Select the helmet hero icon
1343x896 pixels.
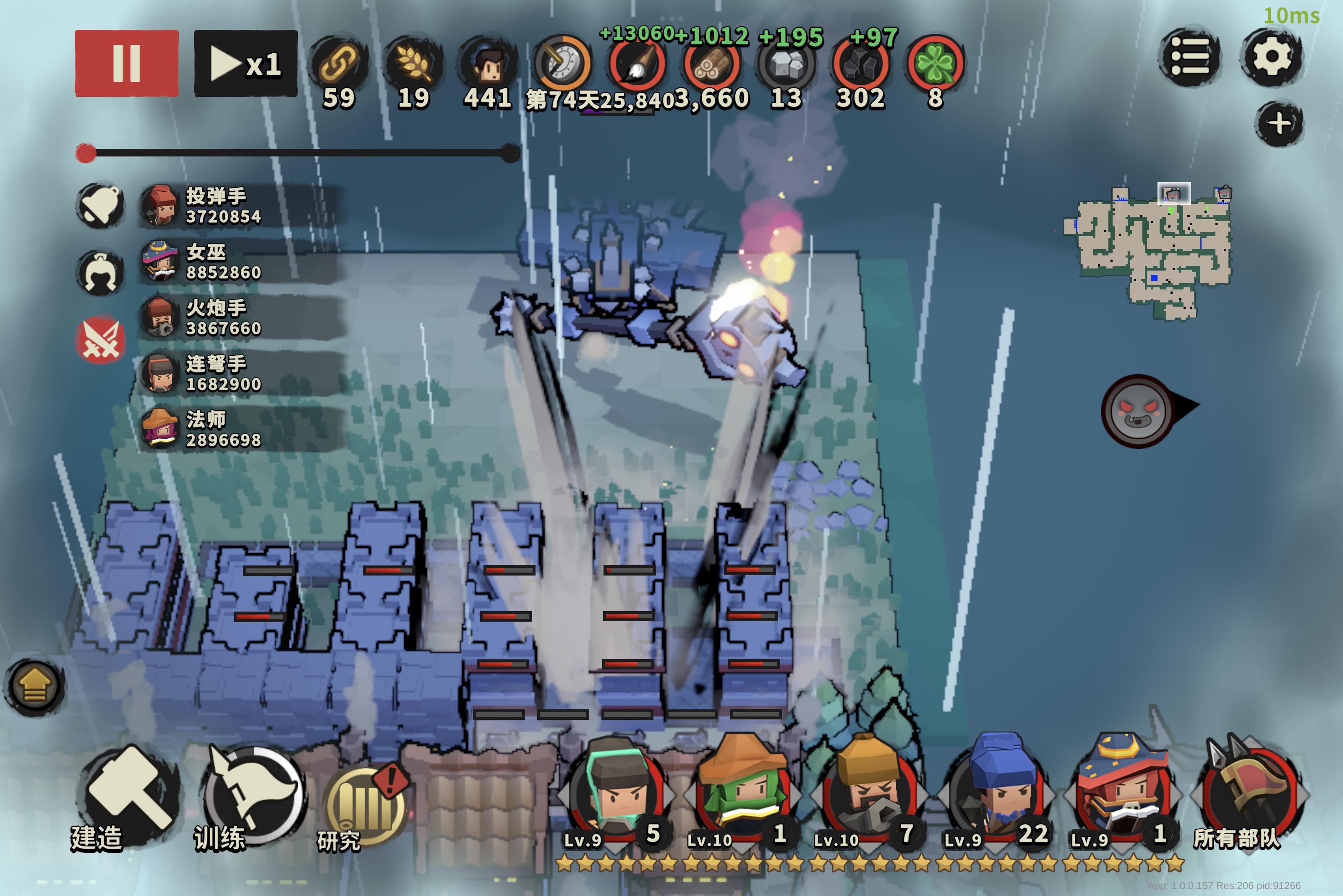pyautogui.click(x=101, y=273)
